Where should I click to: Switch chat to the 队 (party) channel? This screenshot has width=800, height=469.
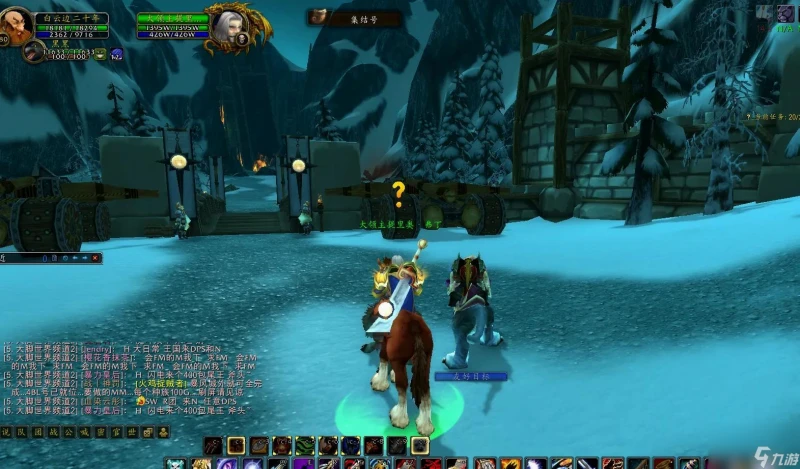20,432
